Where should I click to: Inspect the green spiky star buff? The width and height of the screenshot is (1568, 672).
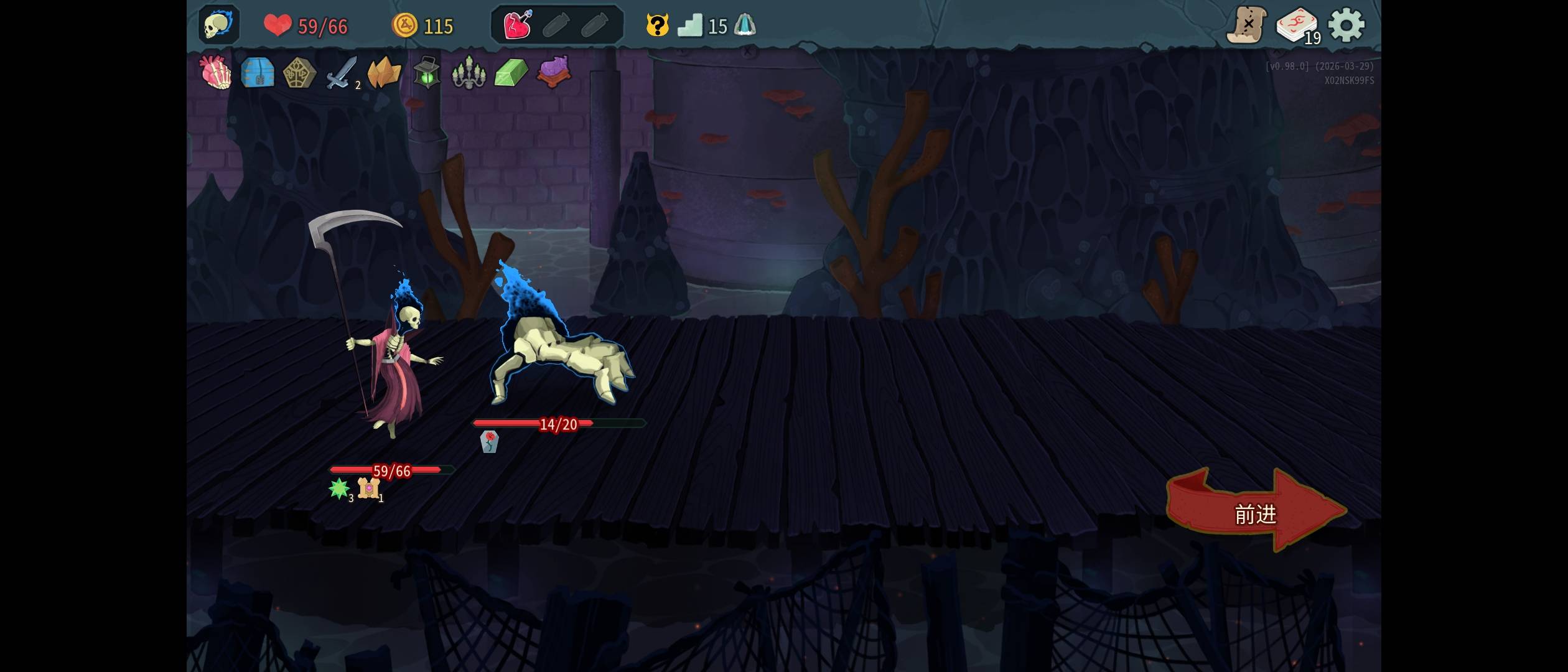[x=339, y=488]
